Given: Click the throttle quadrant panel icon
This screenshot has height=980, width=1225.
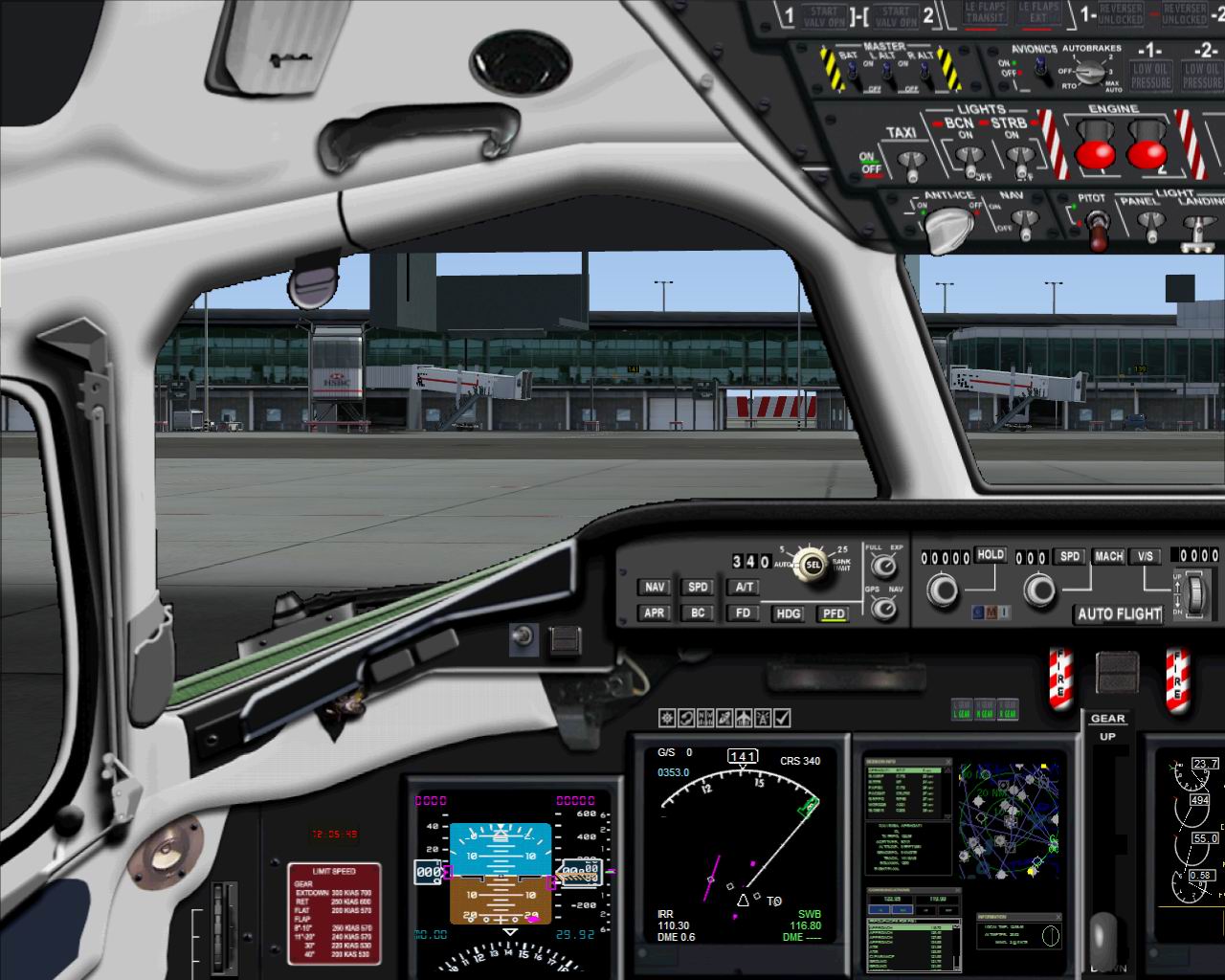Looking at the screenshot, I should click(686, 716).
